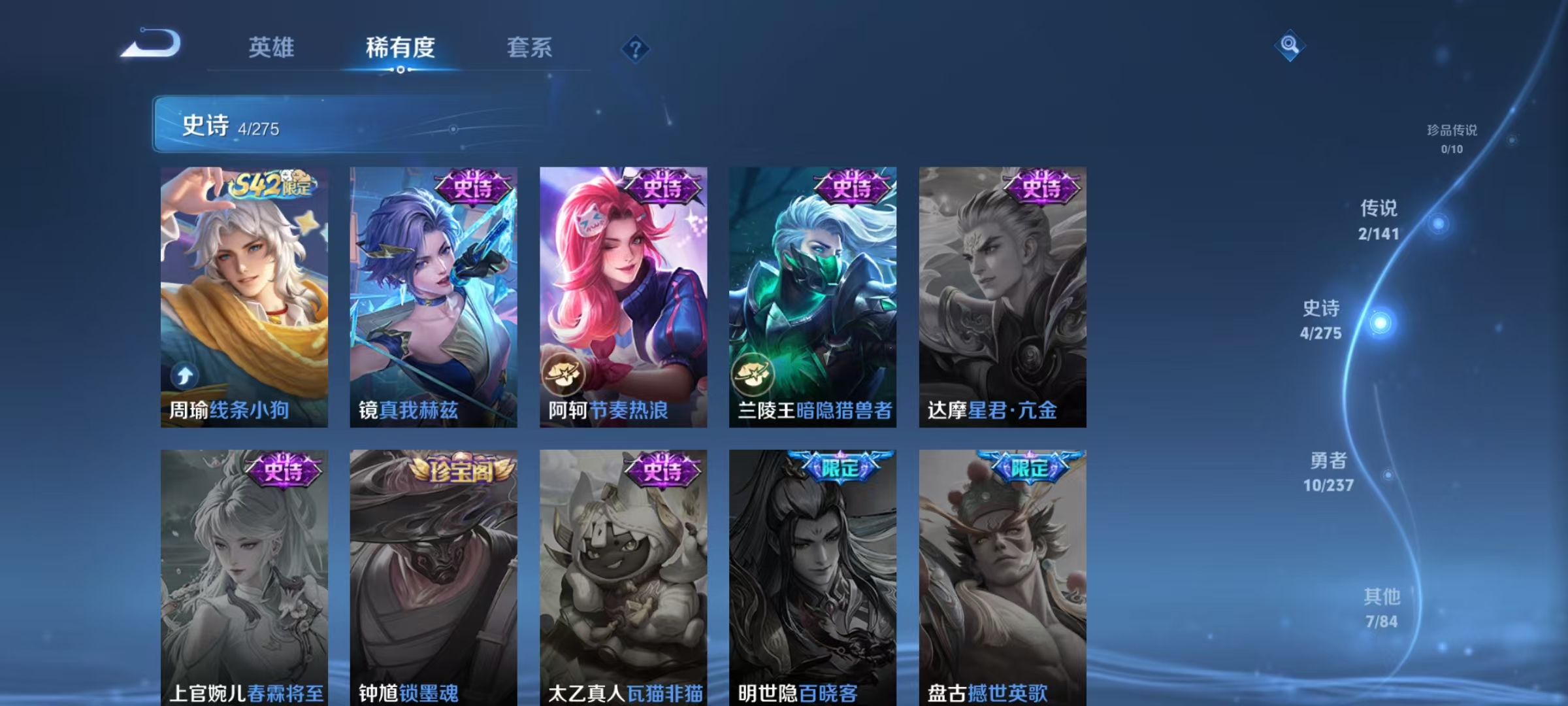This screenshot has height=706, width=1568.
Task: Select the fragment icon on 阿轲's skin card
Action: [563, 375]
